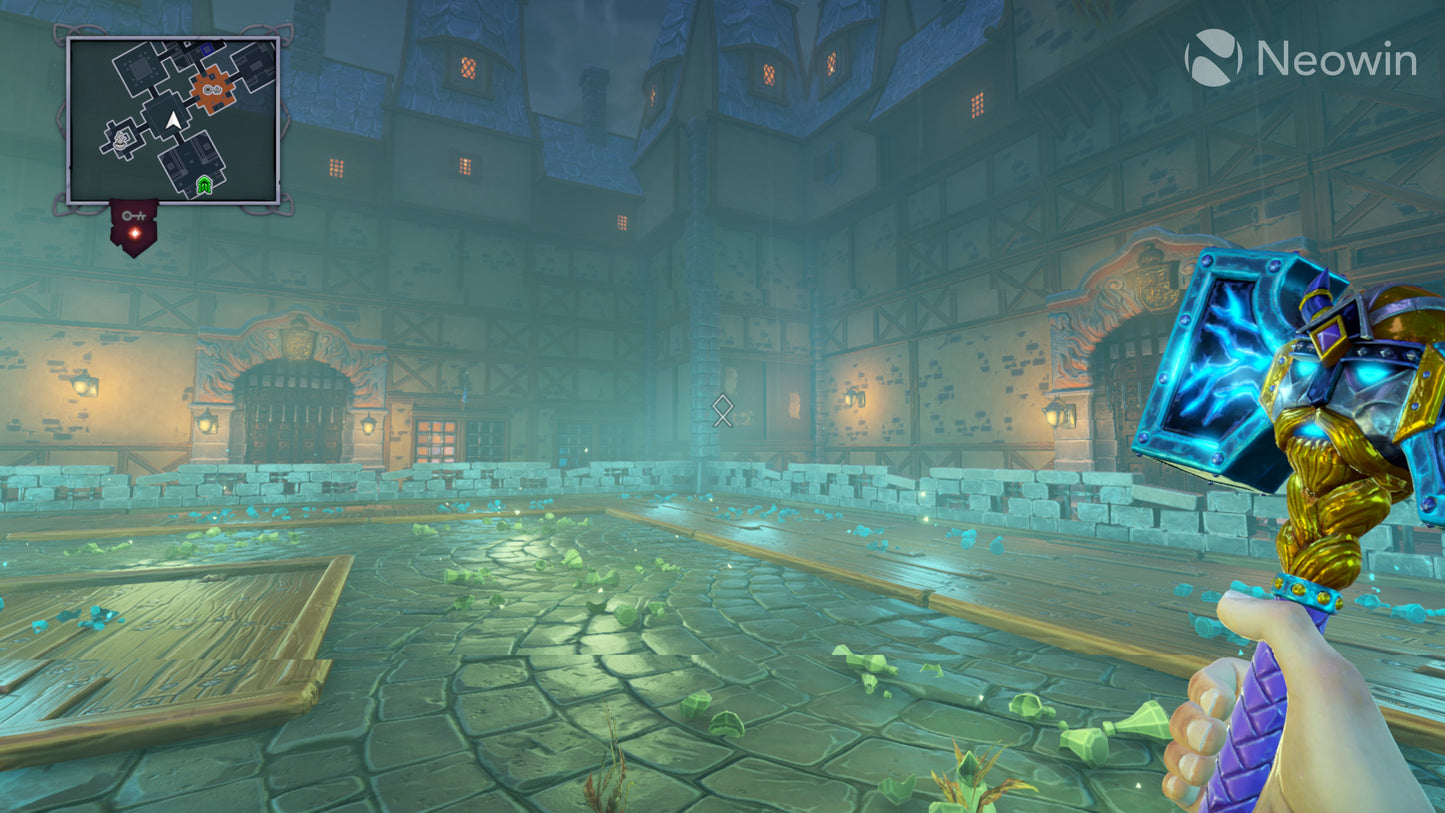
Task: Click the blue objective square on the minimap
Action: (x=205, y=49)
